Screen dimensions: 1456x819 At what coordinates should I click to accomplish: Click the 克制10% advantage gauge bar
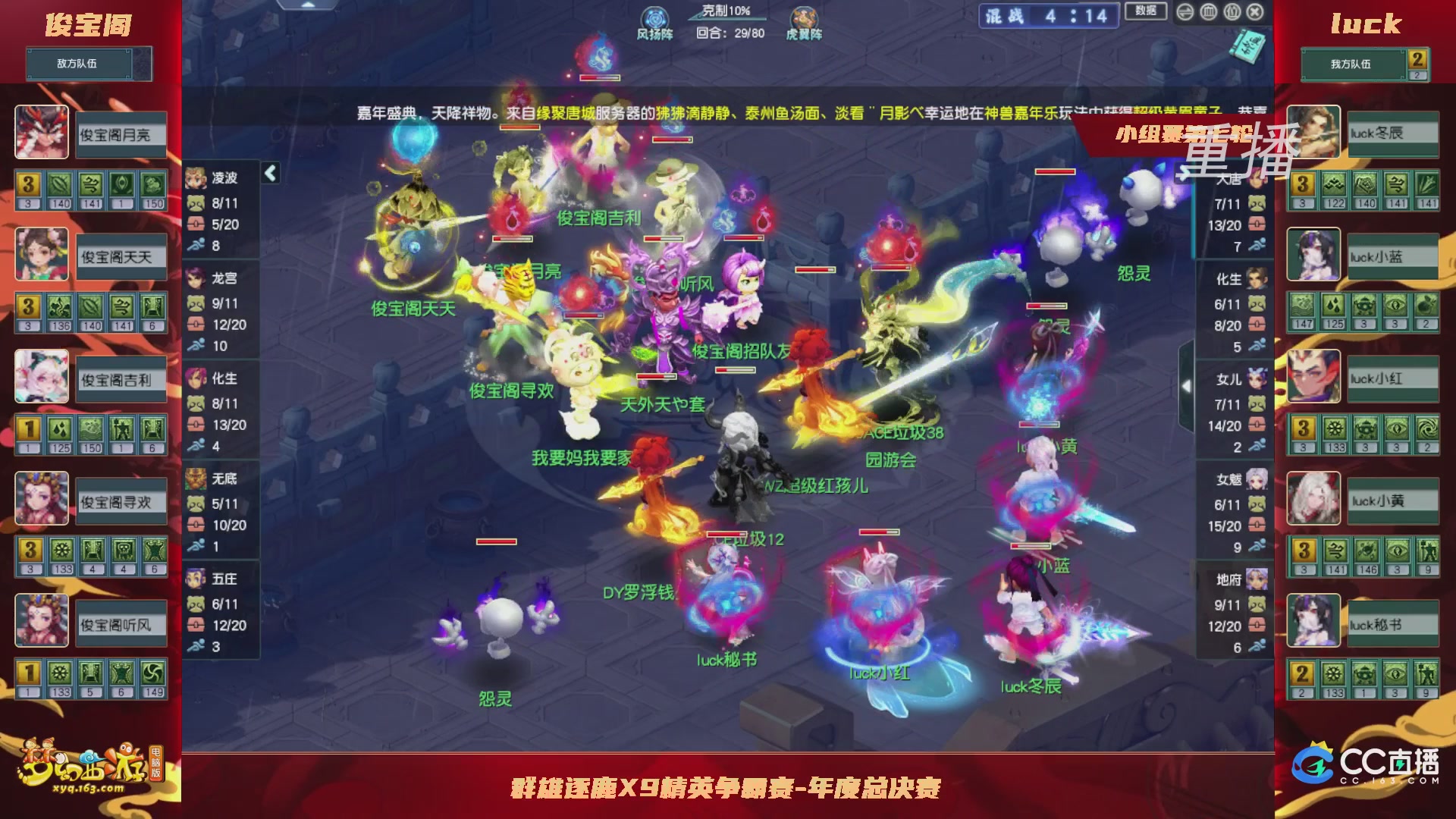coord(720,11)
